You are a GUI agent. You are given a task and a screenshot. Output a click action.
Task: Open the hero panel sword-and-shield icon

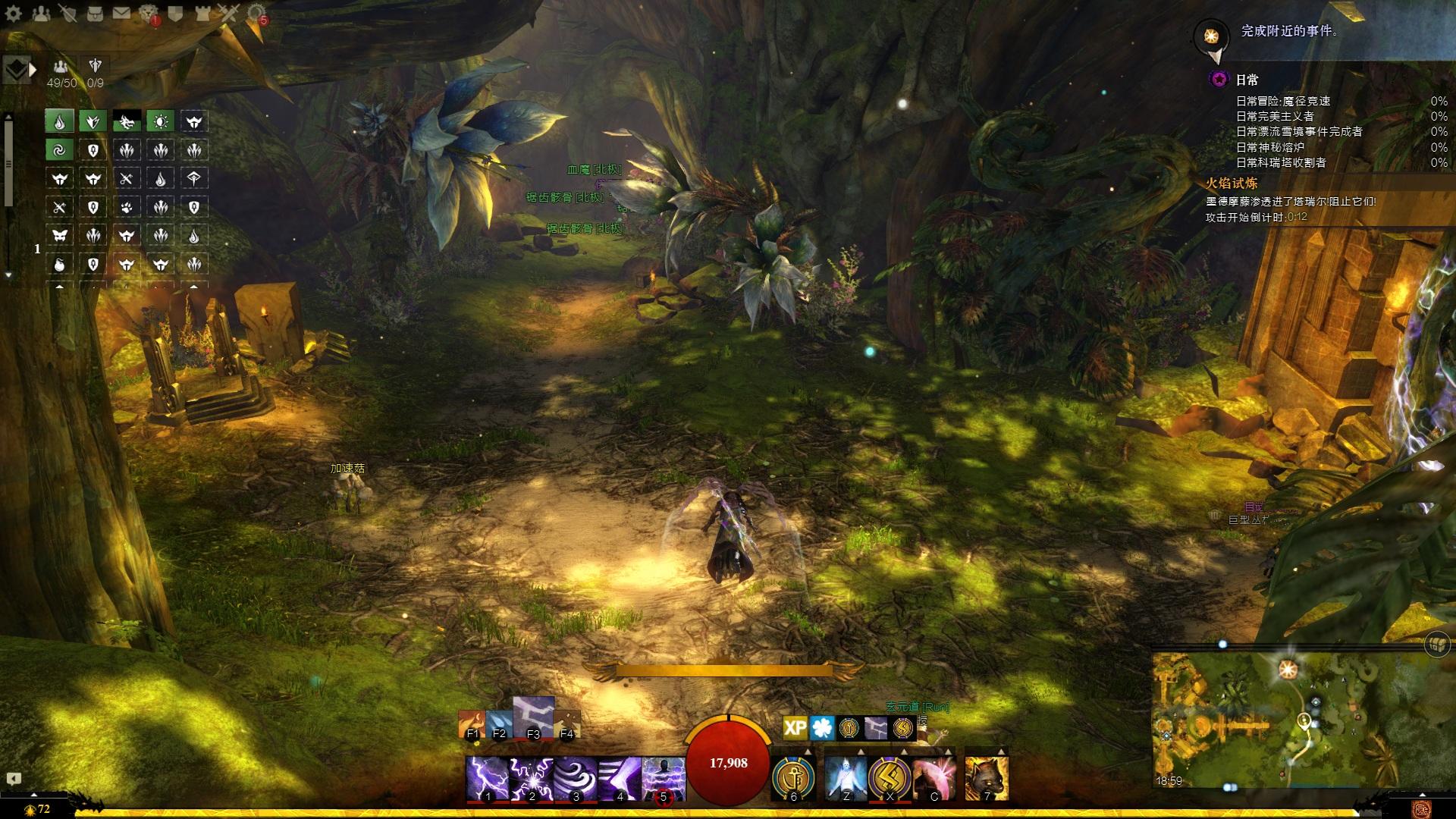(67, 13)
